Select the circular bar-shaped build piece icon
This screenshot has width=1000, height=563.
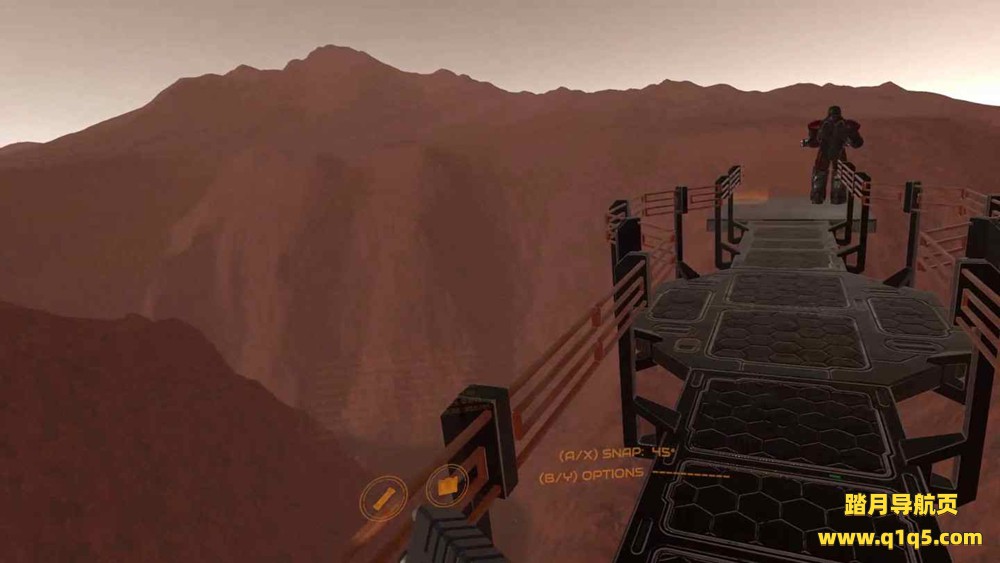pyautogui.click(x=383, y=497)
